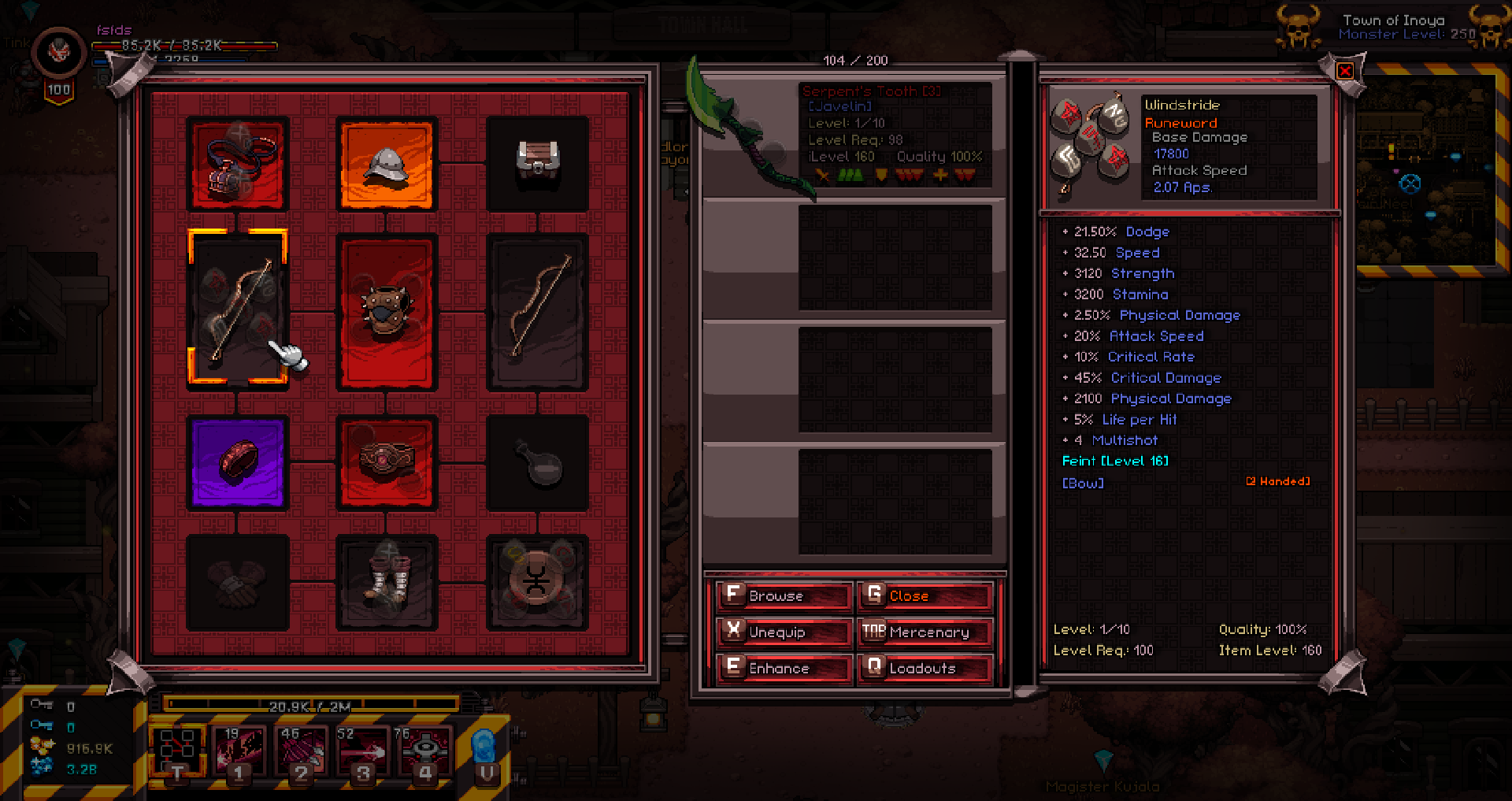
Task: Select the spiked chest armor slot
Action: tap(386, 313)
